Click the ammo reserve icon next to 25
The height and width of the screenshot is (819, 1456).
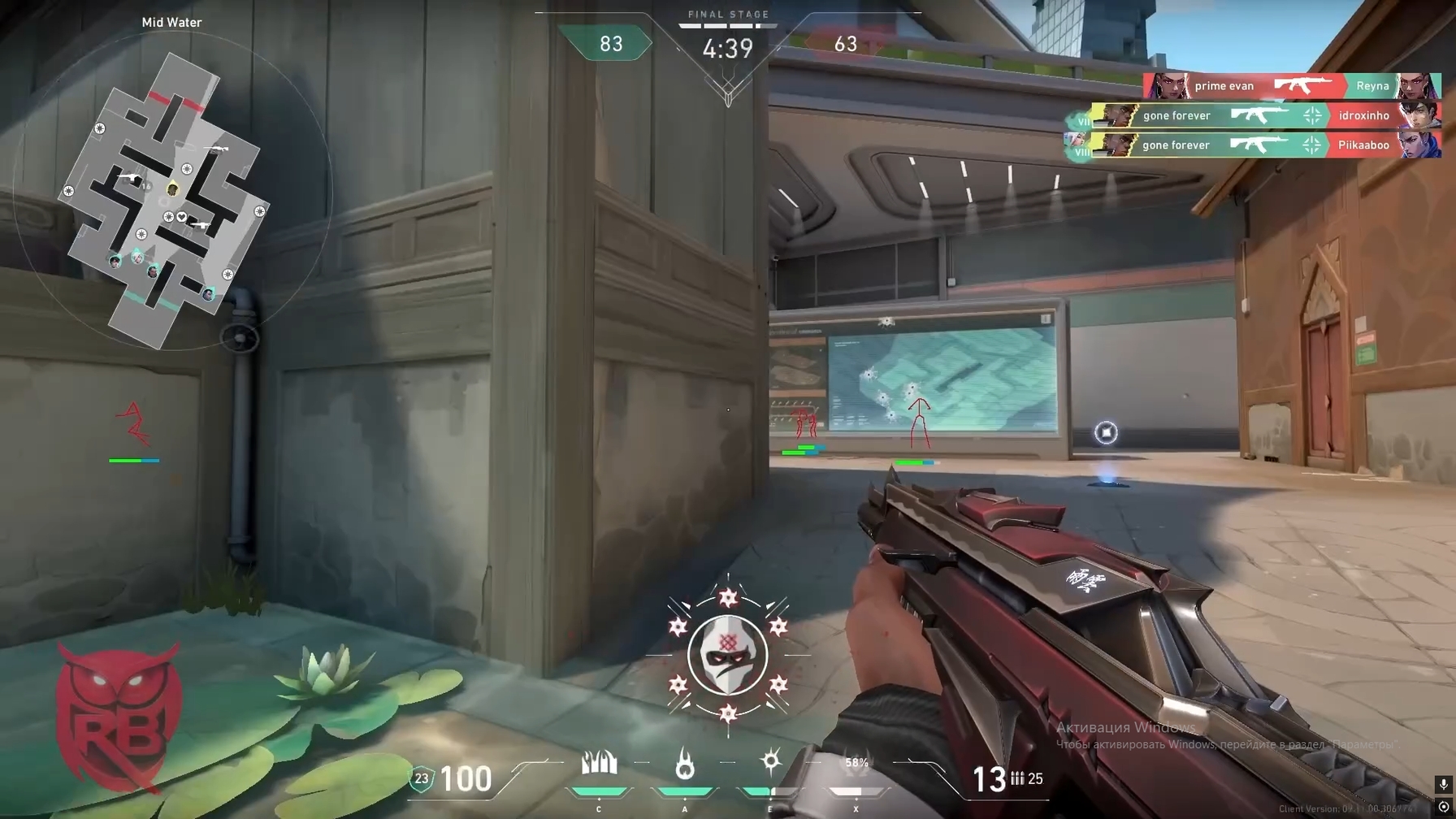tap(1018, 778)
